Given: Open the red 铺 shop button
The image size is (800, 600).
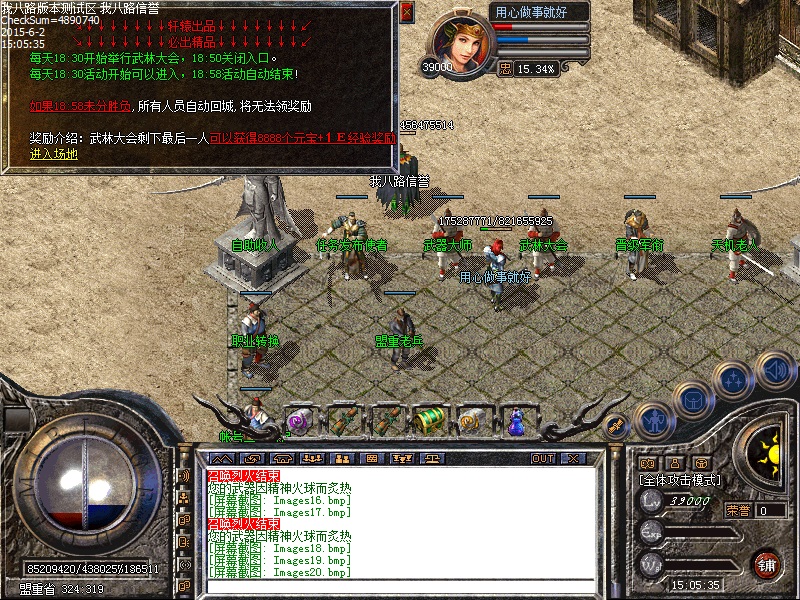Looking at the screenshot, I should click(767, 564).
